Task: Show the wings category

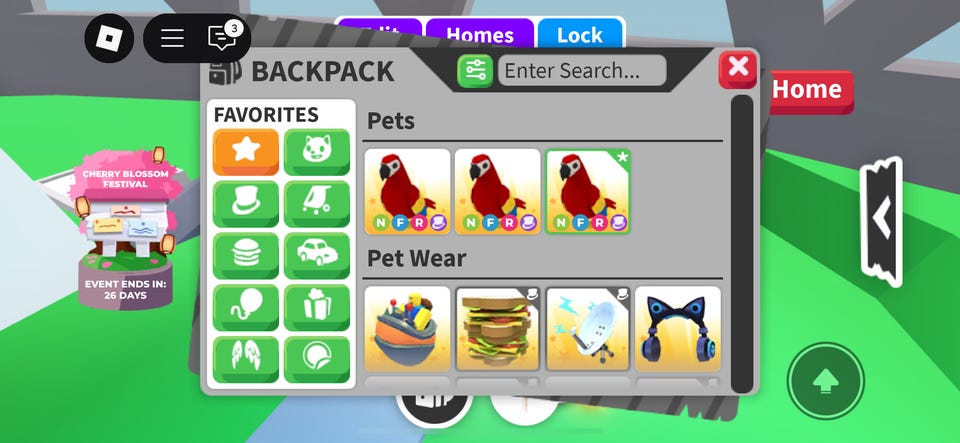Action: pyautogui.click(x=245, y=359)
